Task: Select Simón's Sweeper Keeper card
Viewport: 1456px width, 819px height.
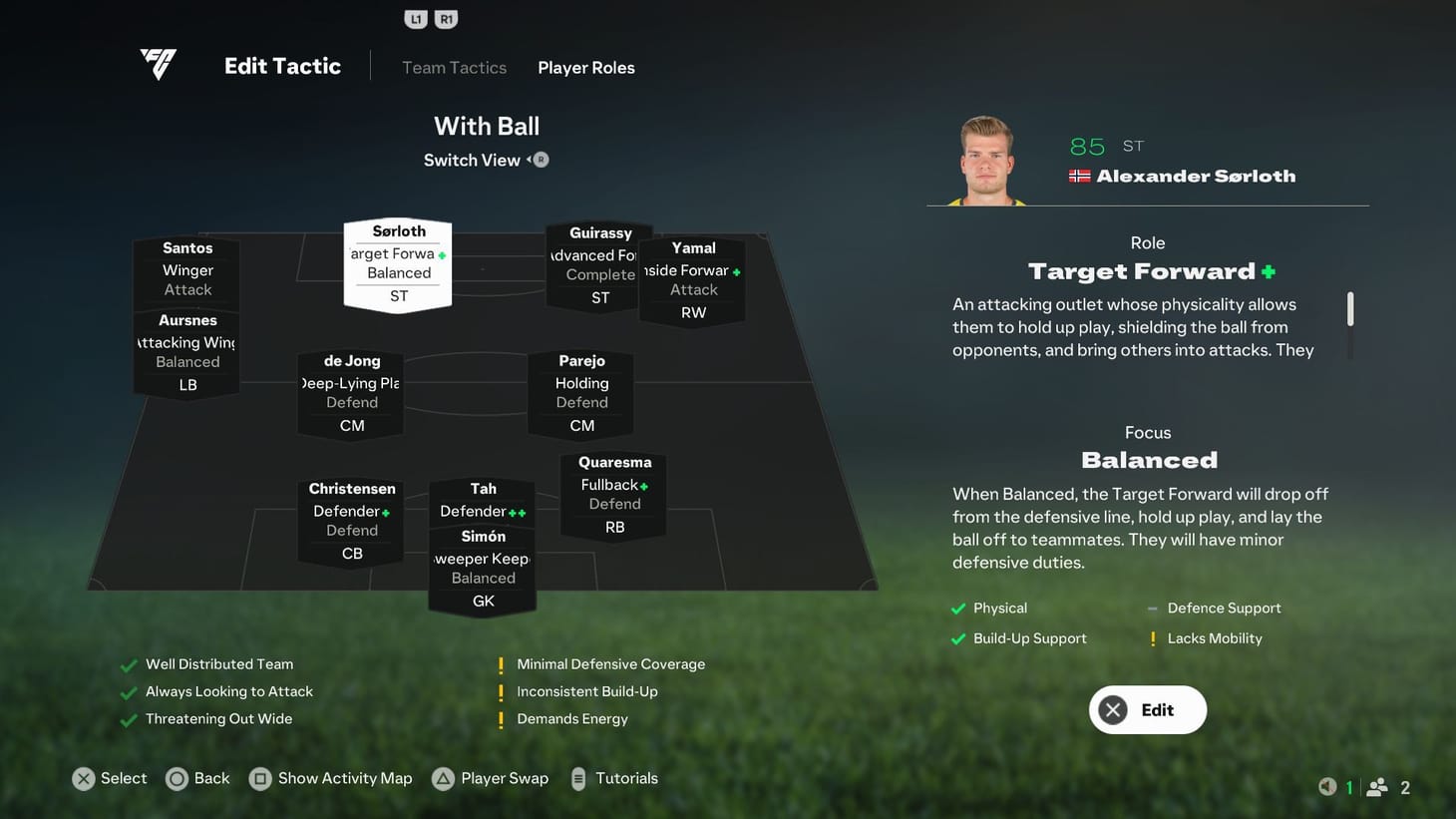Action: coord(483,567)
